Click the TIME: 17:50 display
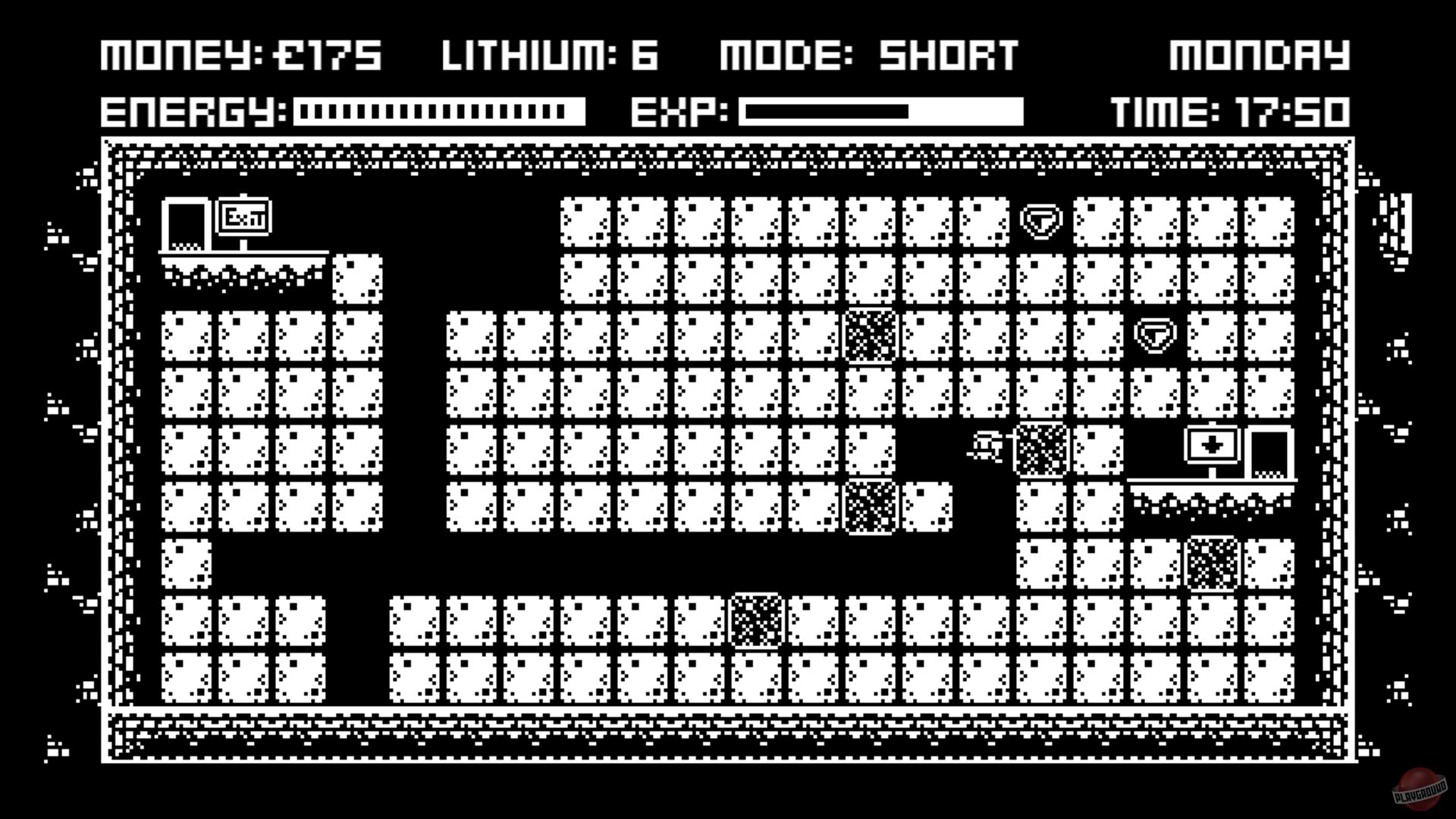The width and height of the screenshot is (1456, 819). pos(1232,112)
